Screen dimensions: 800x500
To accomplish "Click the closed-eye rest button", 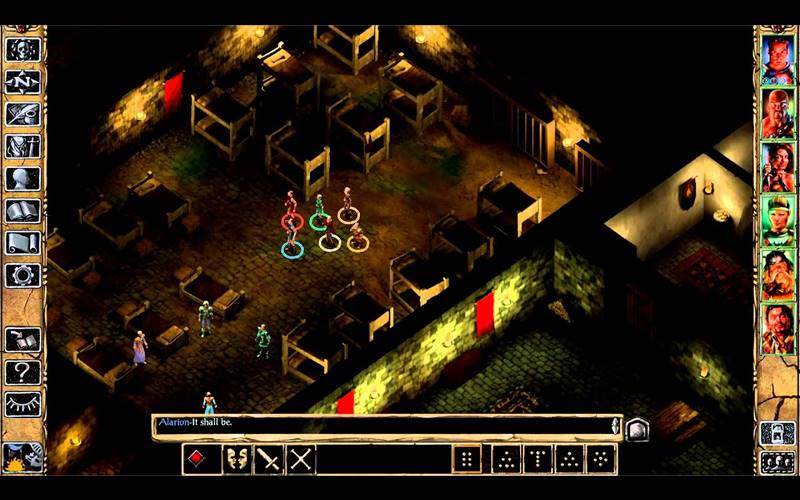I will [x=22, y=404].
